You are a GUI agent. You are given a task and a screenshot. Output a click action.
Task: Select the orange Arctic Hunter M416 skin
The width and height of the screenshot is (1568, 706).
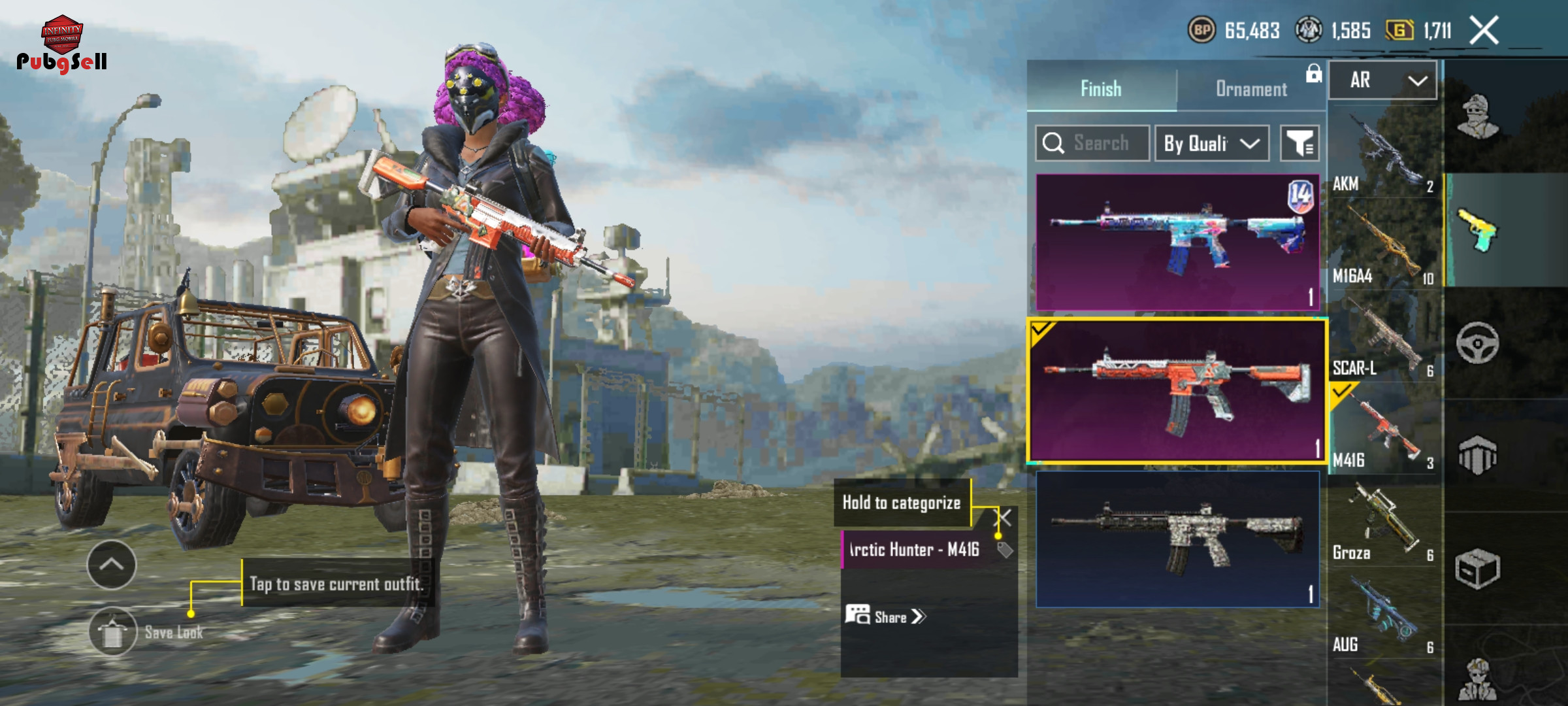coord(1177,391)
